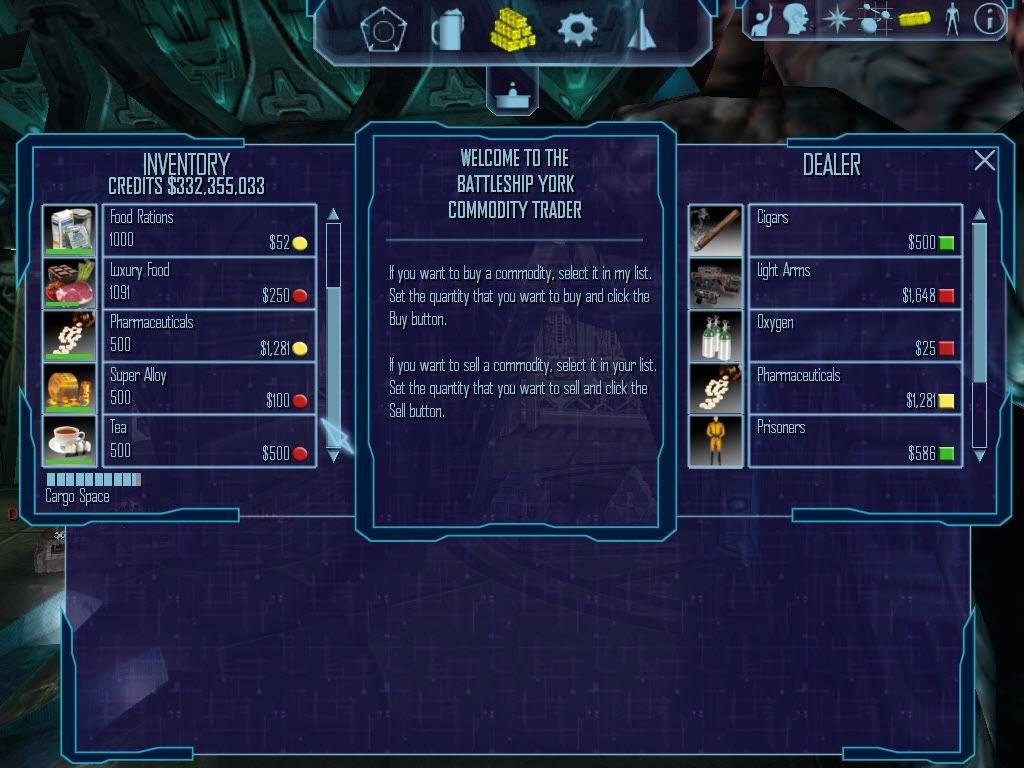Select the Luxury Food inventory row
1024x768 pixels.
[208, 283]
